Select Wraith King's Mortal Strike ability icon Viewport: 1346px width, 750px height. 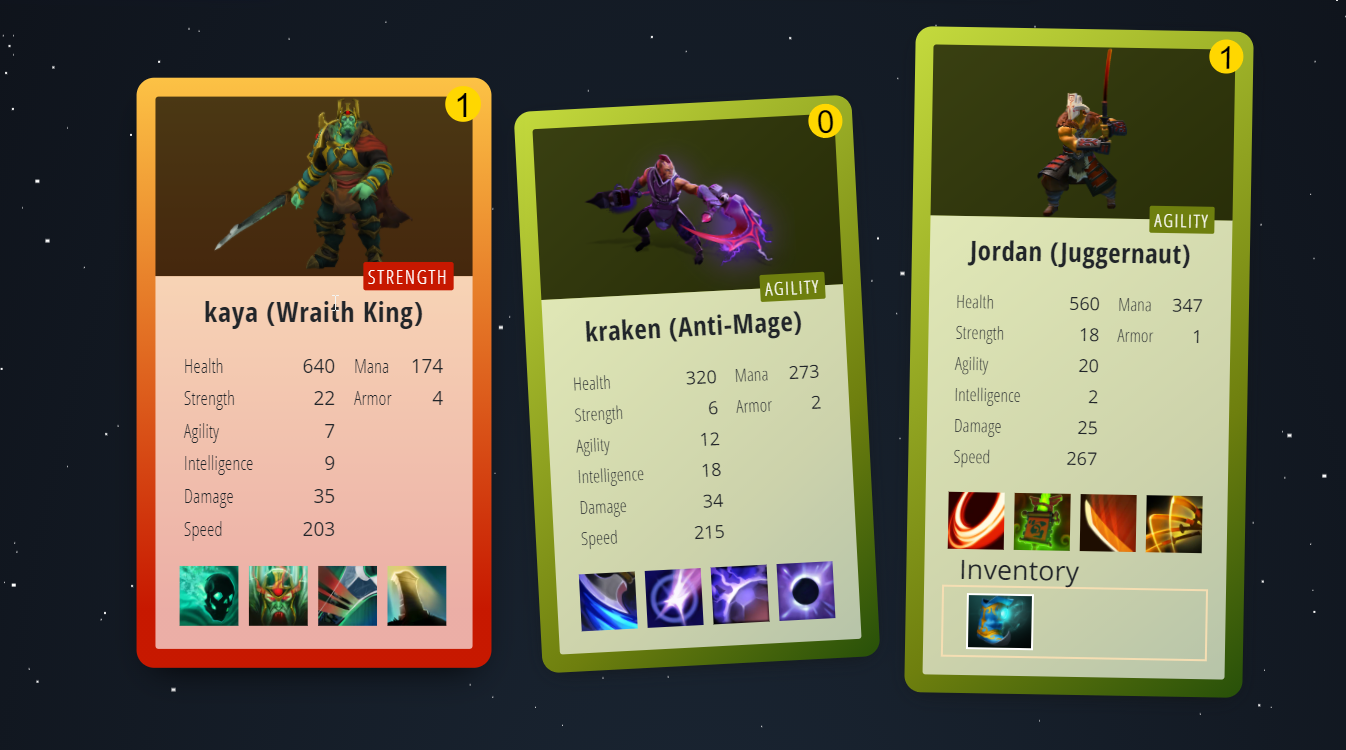347,595
